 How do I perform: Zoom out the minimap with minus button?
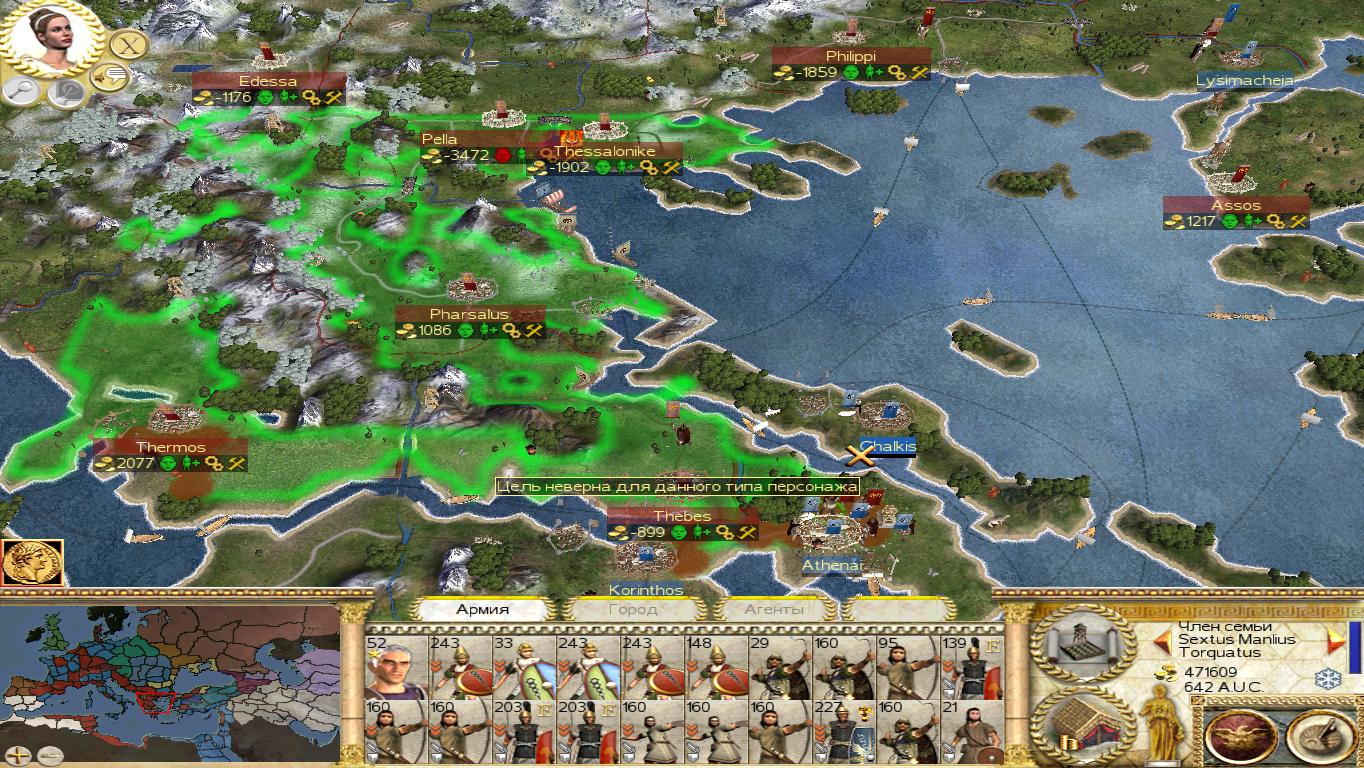[49, 756]
